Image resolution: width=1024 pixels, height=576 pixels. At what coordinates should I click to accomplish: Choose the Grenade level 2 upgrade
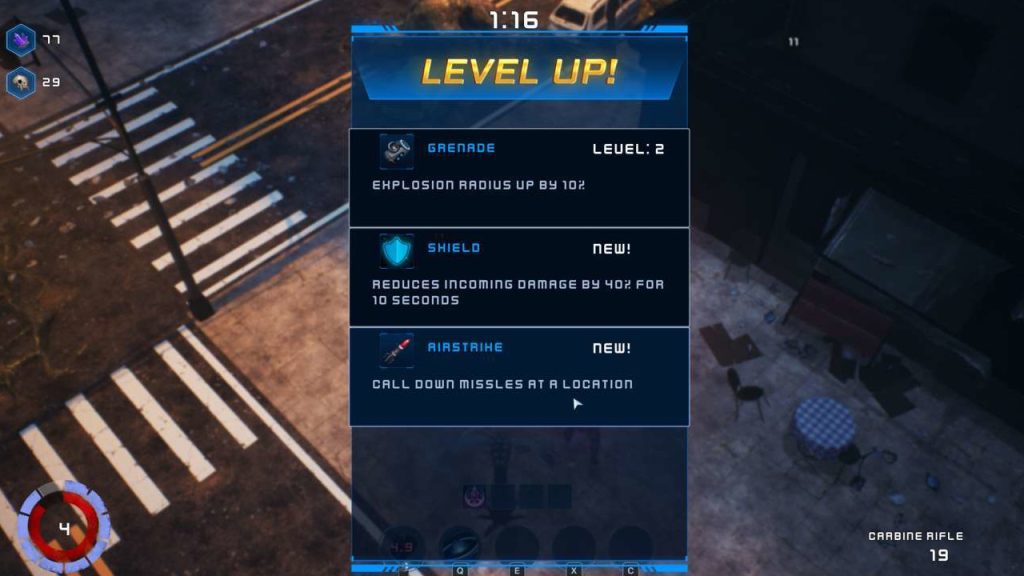(519, 177)
